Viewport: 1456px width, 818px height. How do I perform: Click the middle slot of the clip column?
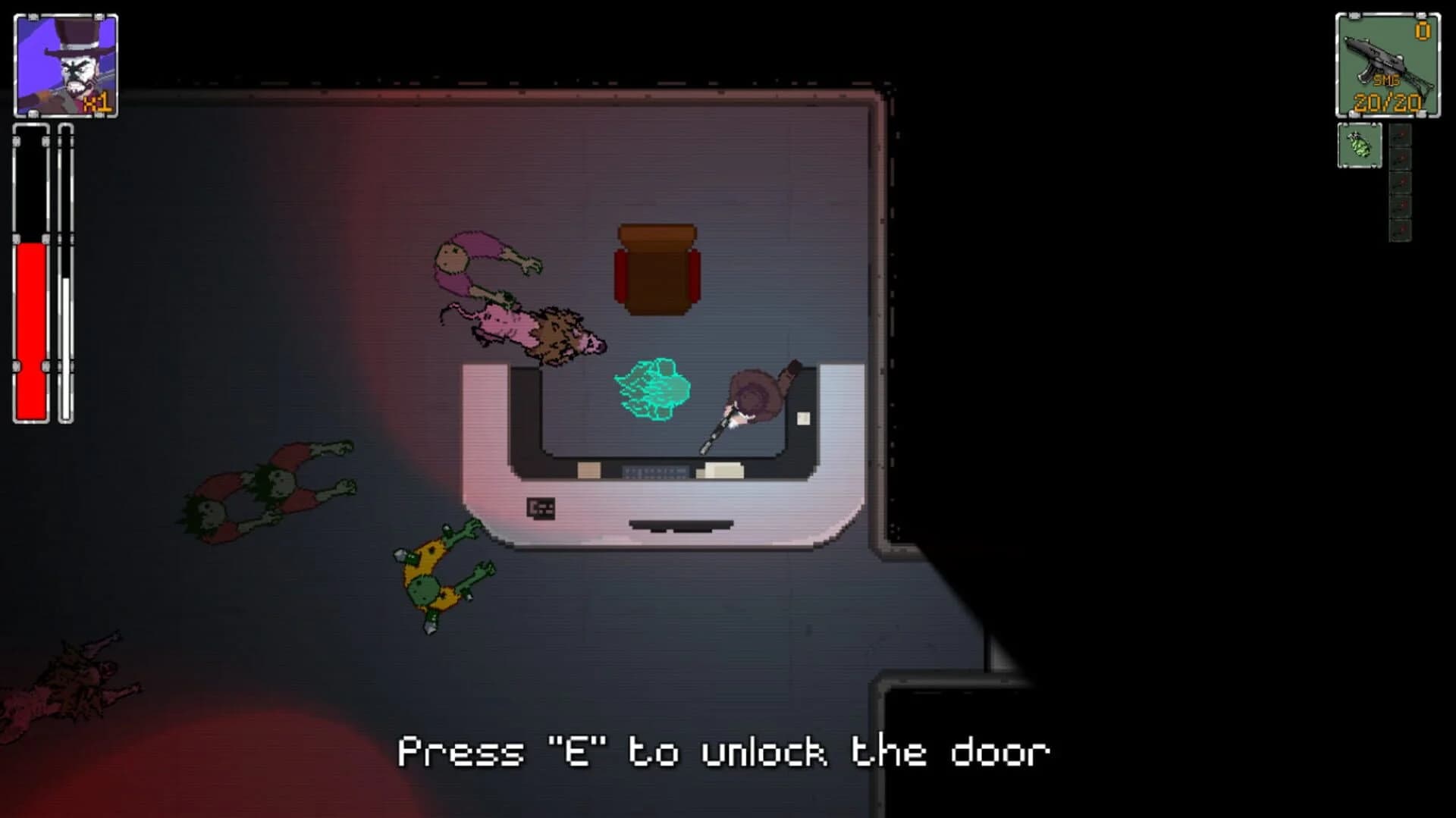(1401, 183)
